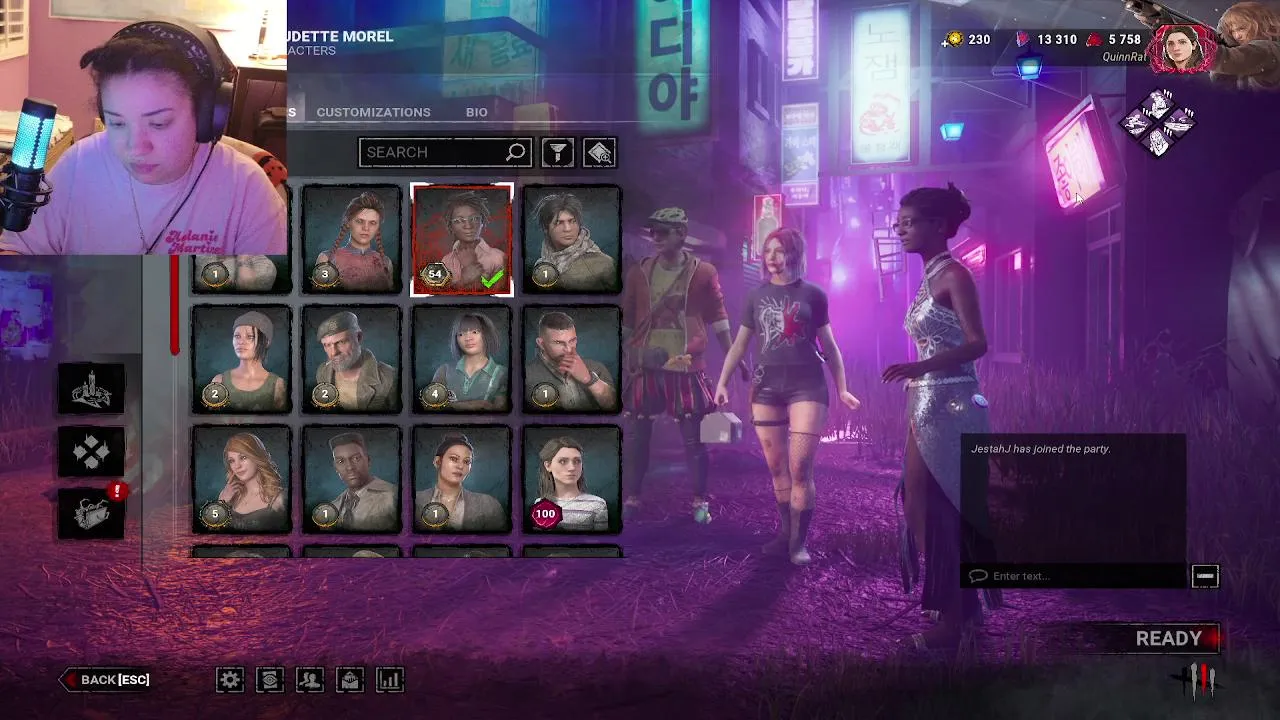Pick the long blonde-haired survivor, level 5
The image size is (1280, 720).
point(242,479)
